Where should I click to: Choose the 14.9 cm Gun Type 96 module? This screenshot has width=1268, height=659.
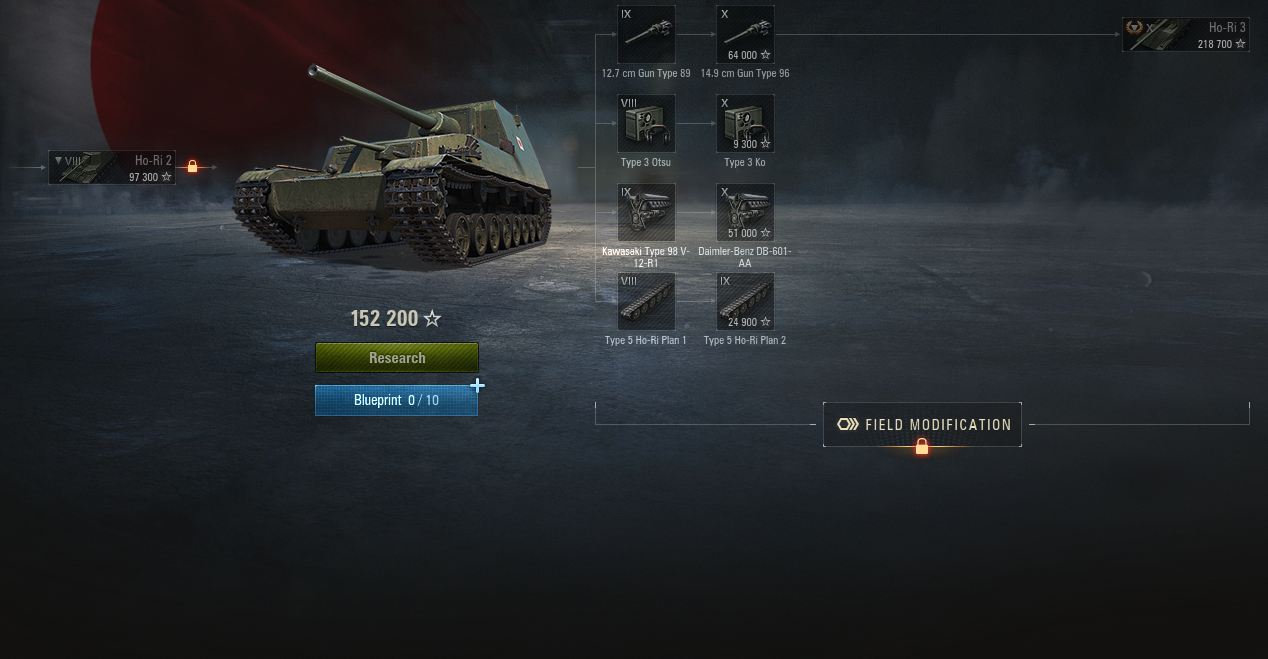(x=745, y=35)
